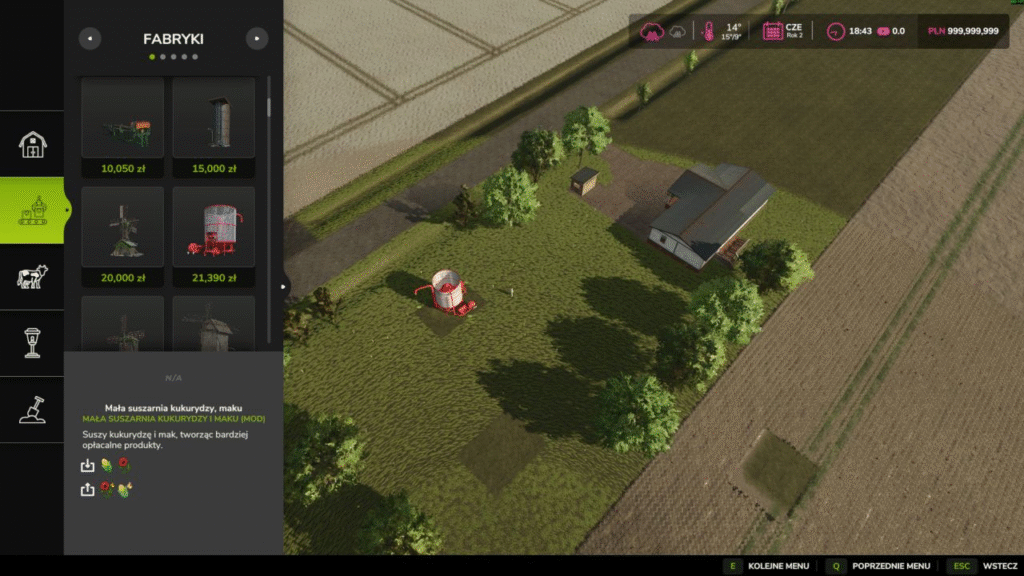Select the factory item priced 10,050 zł

[x=123, y=126]
